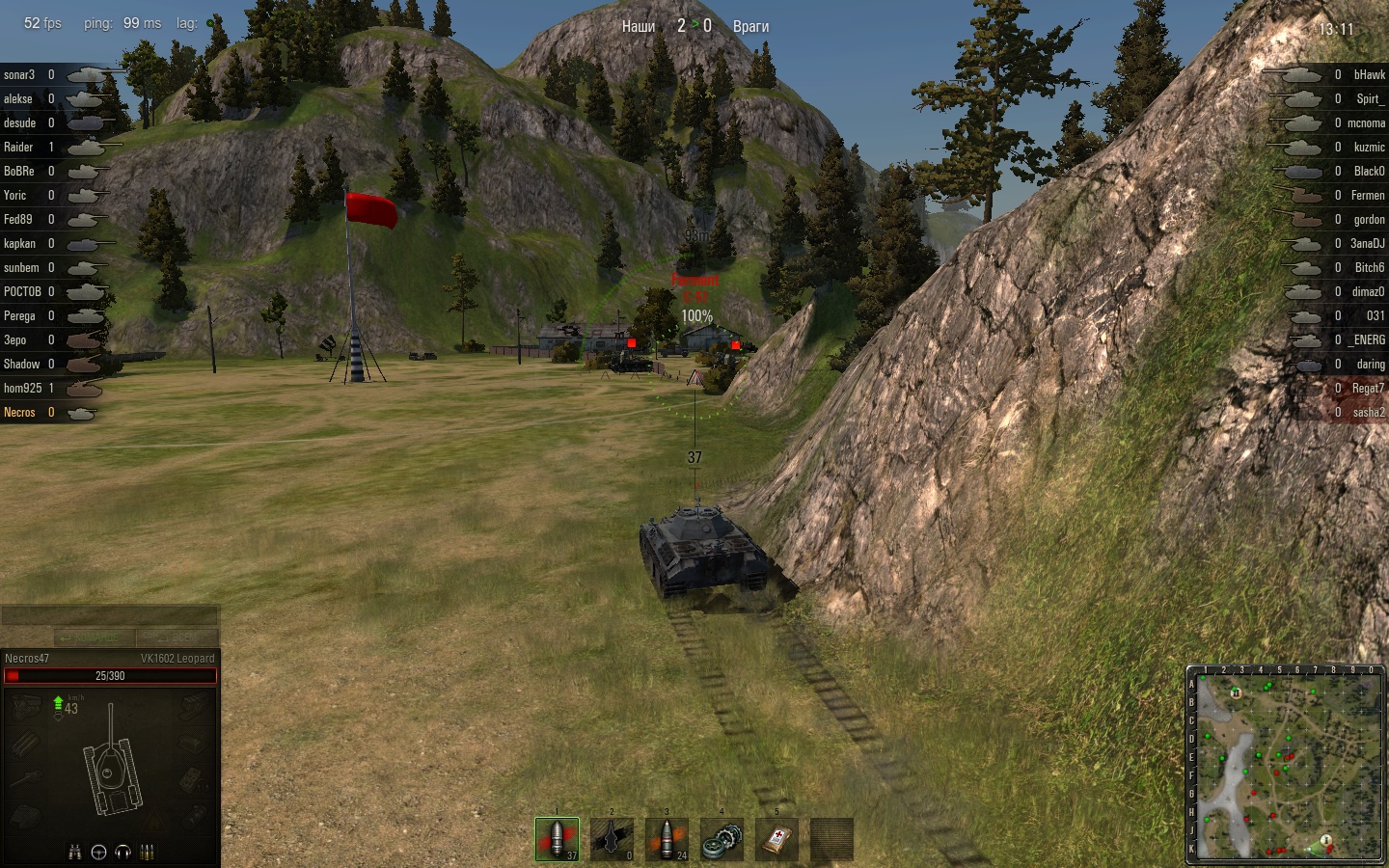
Task: Select enemy bHawk in the enemy list
Action: point(1369,74)
